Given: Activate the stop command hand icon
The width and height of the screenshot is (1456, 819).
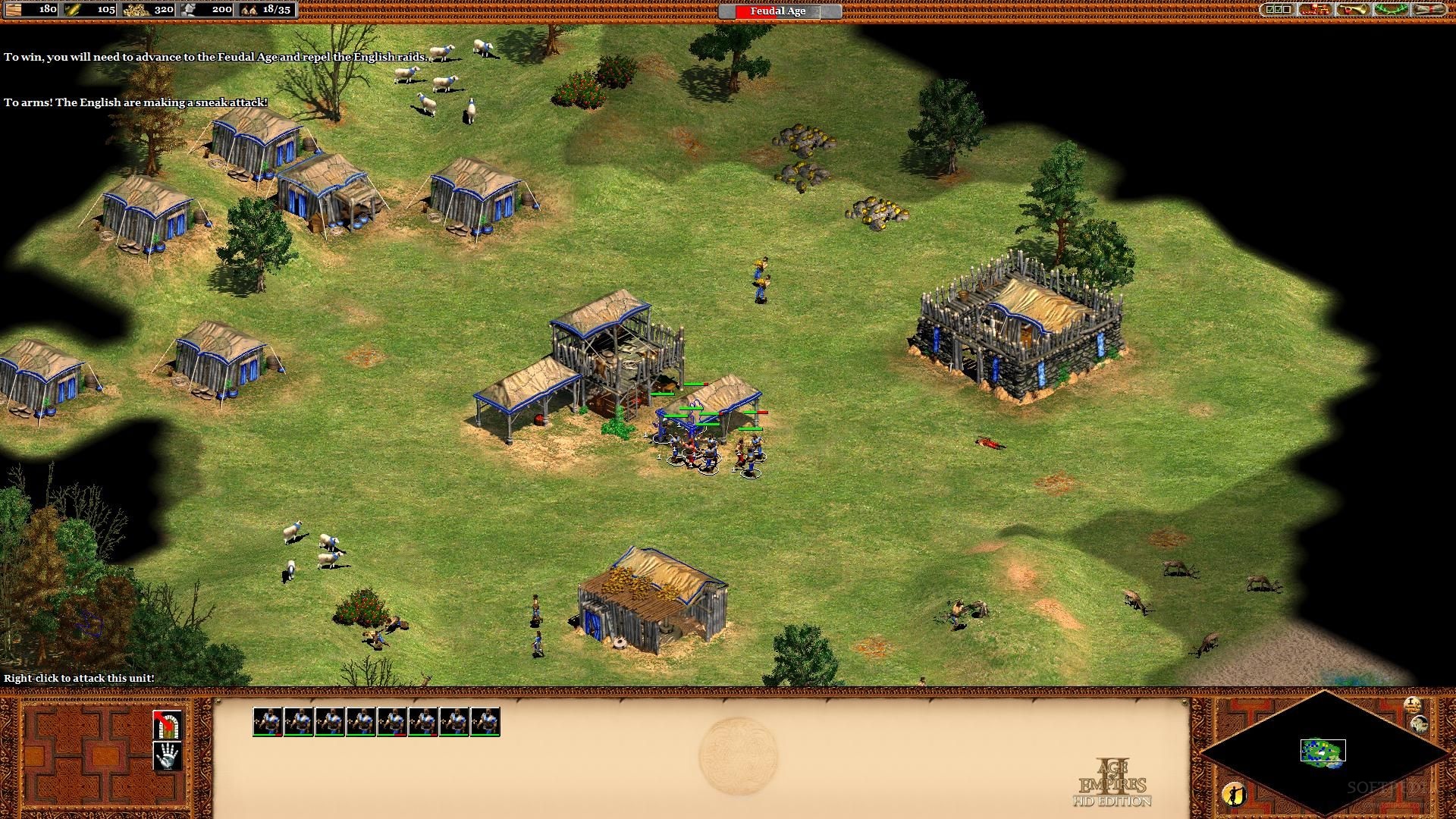Looking at the screenshot, I should tap(168, 756).
